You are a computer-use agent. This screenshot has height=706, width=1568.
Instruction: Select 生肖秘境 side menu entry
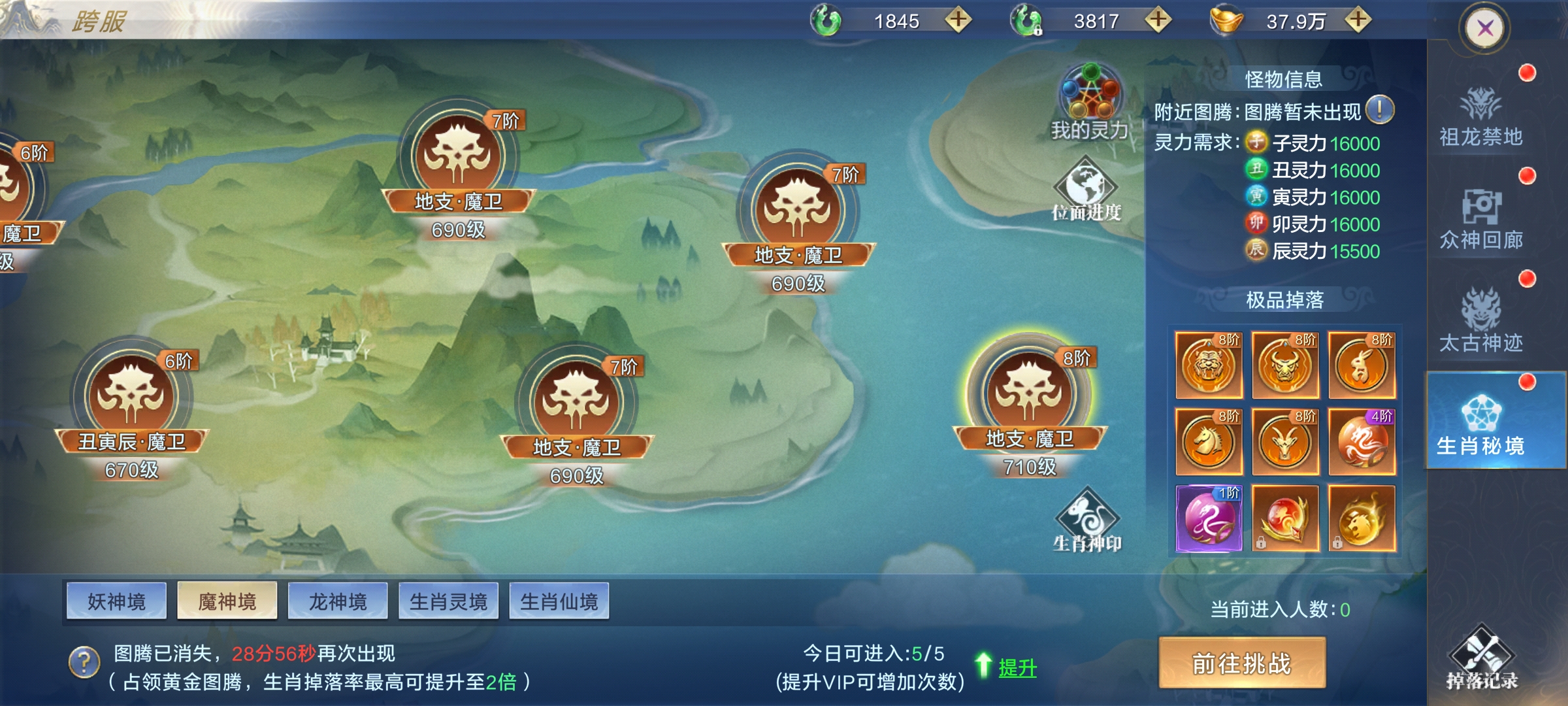(x=1481, y=425)
